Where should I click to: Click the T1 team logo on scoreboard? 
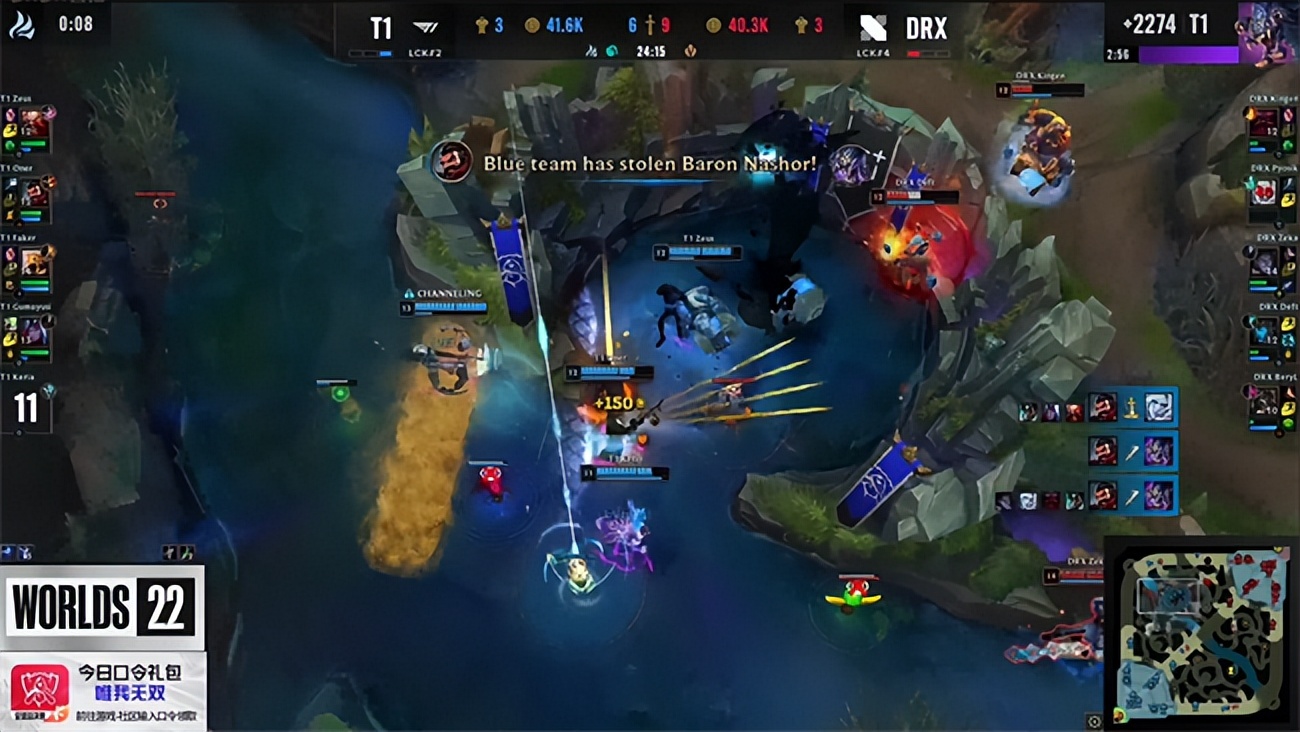pyautogui.click(x=427, y=27)
